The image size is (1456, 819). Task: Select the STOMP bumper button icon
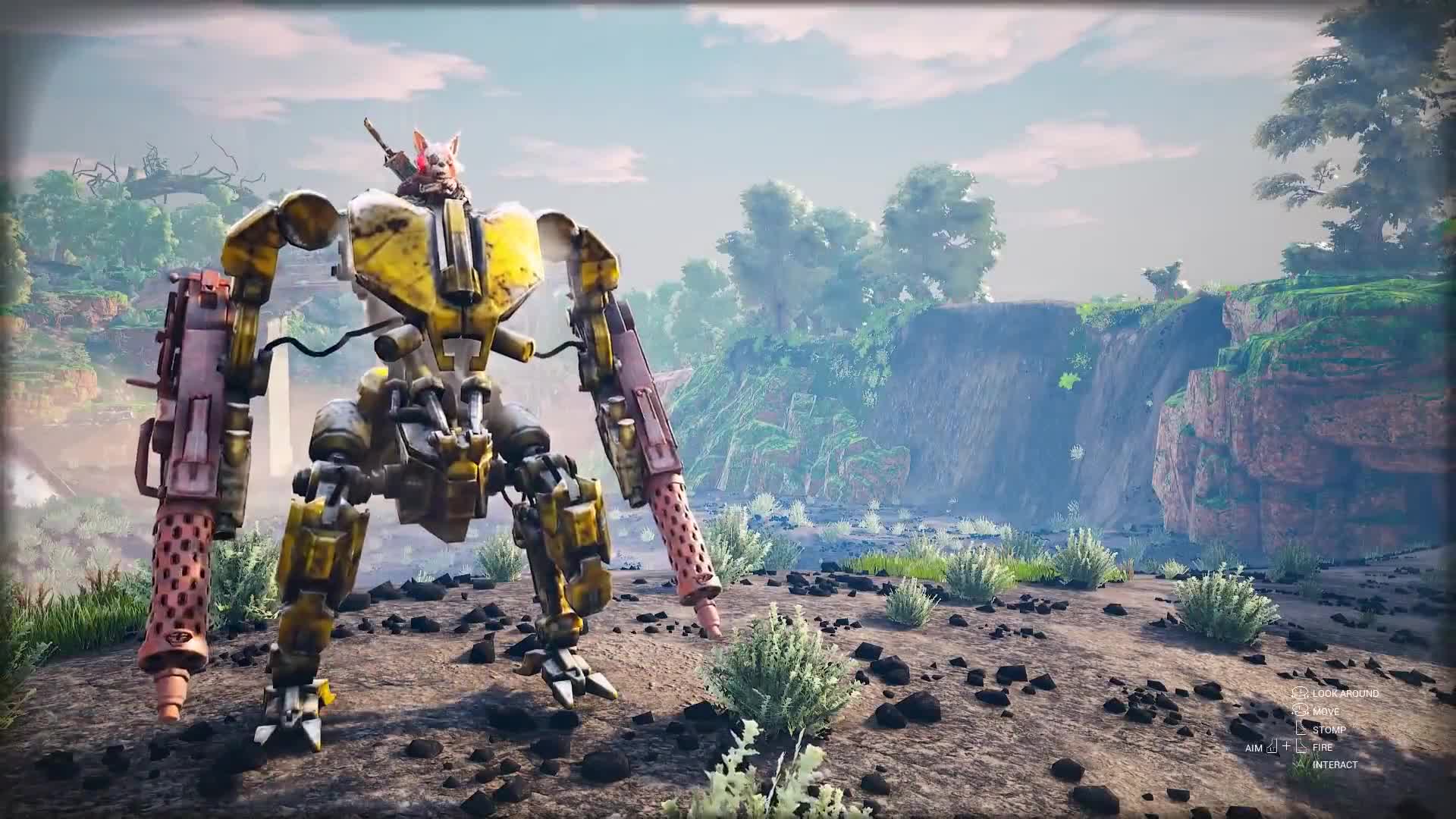click(x=1301, y=730)
